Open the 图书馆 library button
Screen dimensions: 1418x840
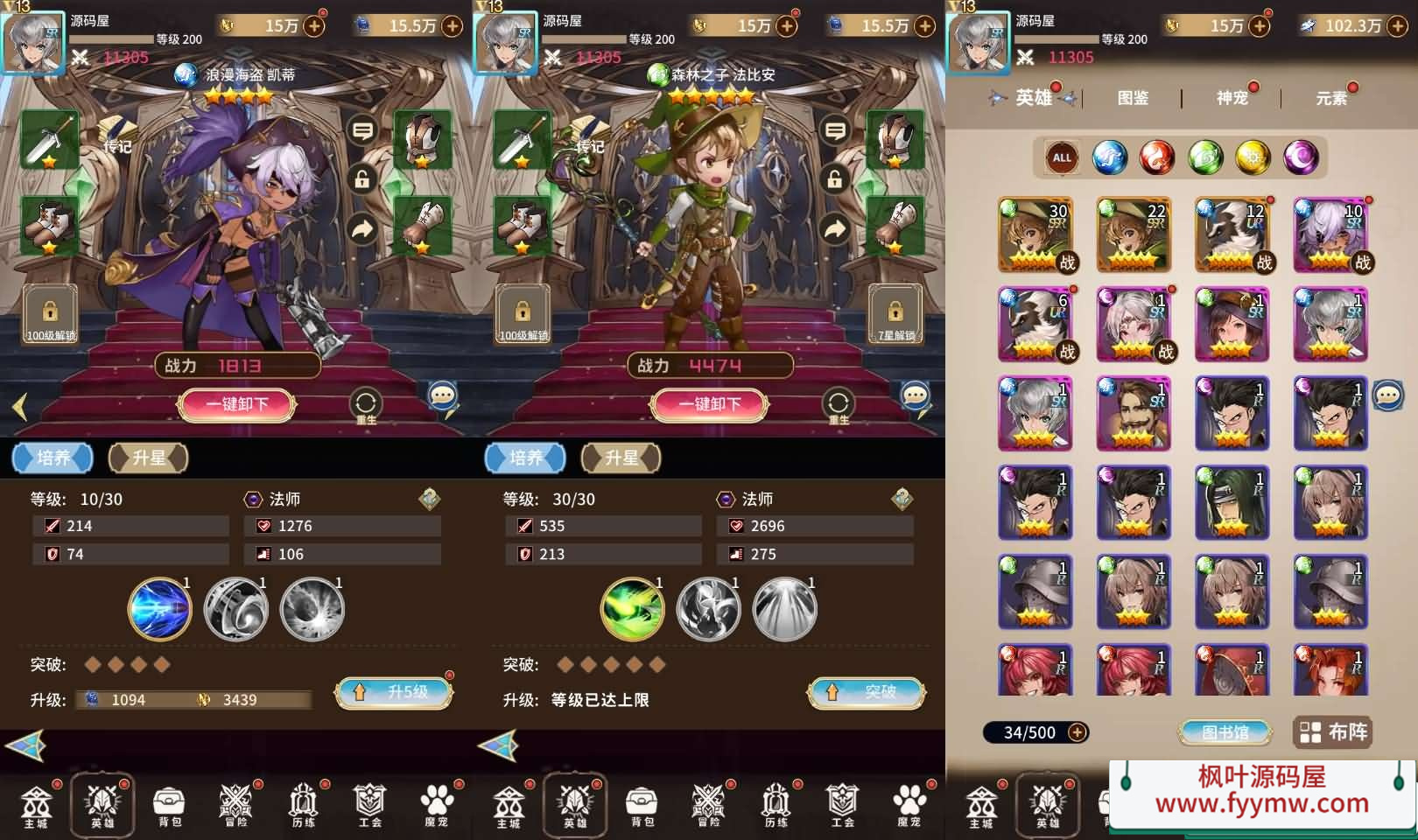pos(1225,732)
